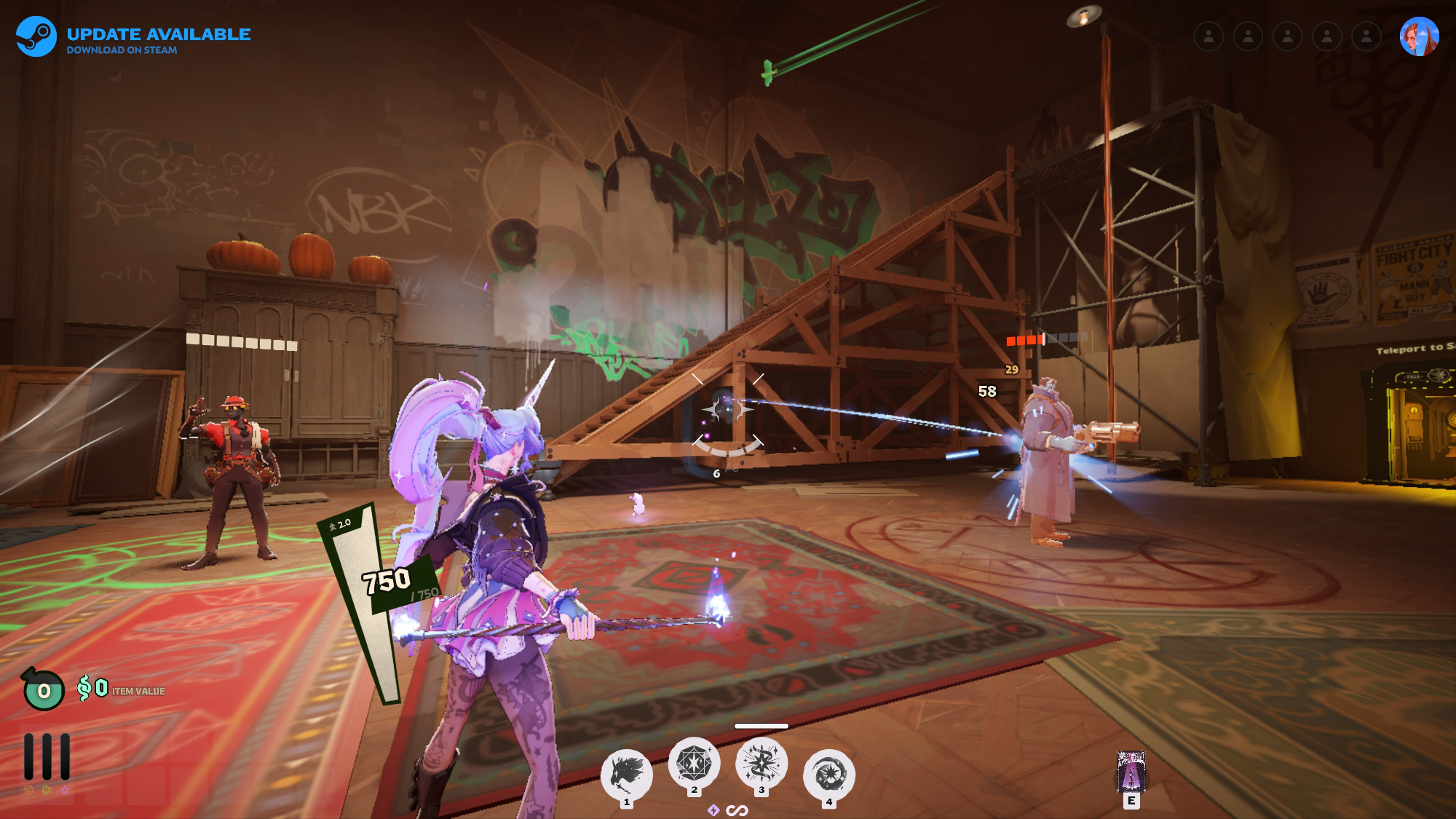Cast the crescent moon star ability
Image resolution: width=1456 pixels, height=819 pixels.
[828, 775]
